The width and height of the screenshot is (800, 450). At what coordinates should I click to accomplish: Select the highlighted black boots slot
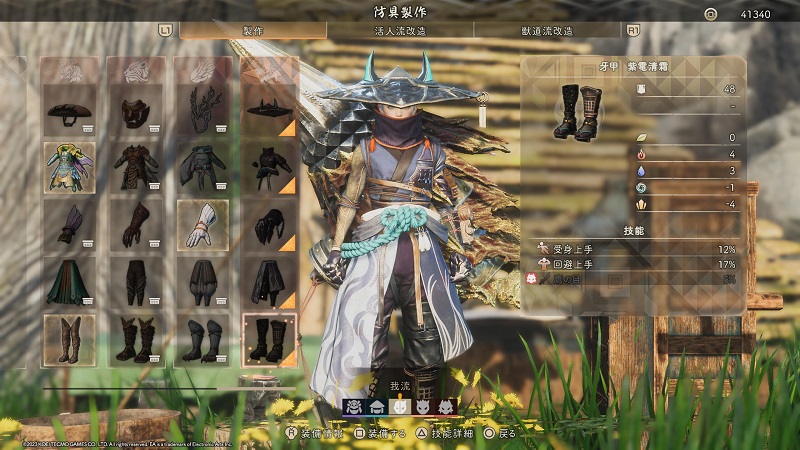pos(269,339)
